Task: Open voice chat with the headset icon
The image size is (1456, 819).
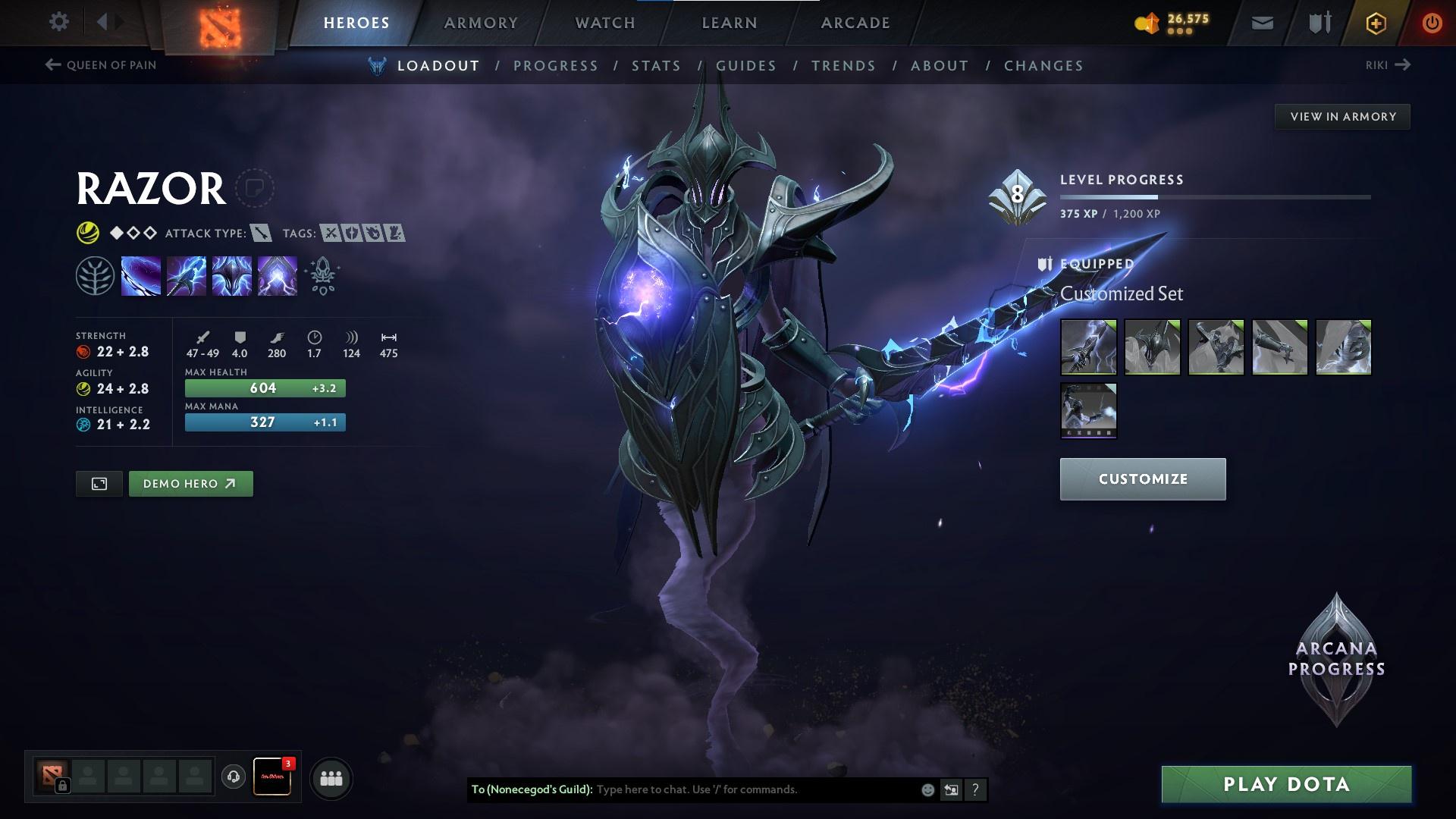Action: pyautogui.click(x=233, y=777)
